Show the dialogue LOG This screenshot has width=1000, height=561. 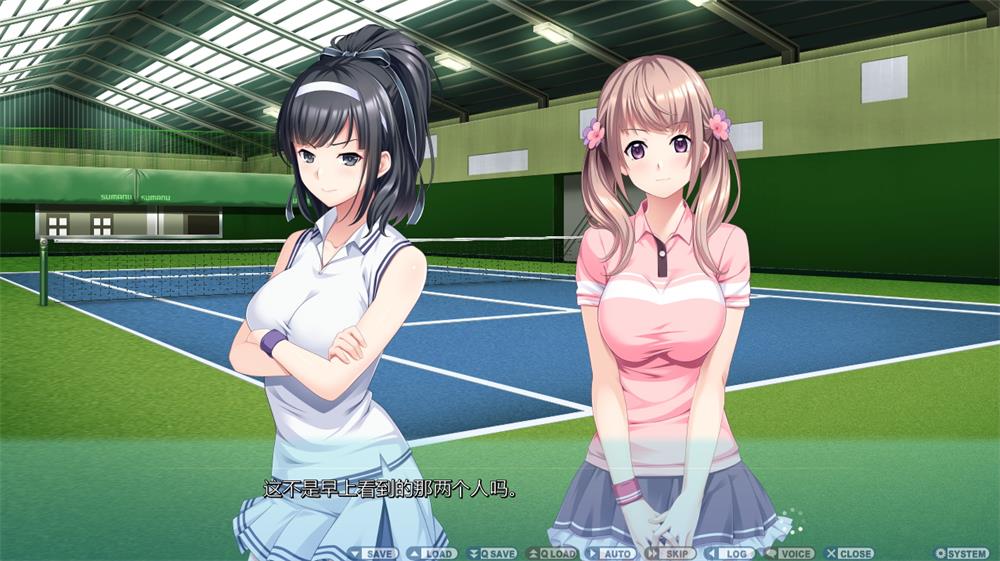tap(729, 553)
